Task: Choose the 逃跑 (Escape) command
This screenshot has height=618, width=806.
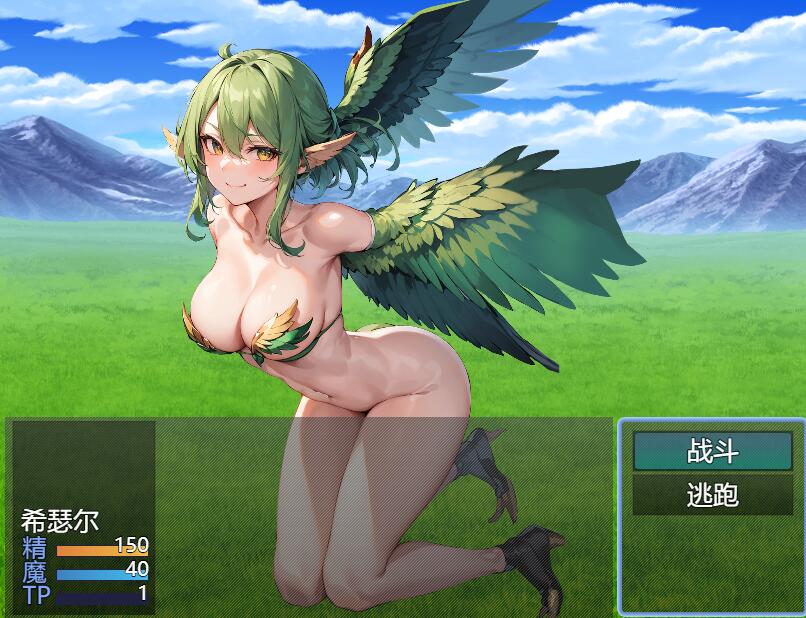Action: tap(712, 494)
